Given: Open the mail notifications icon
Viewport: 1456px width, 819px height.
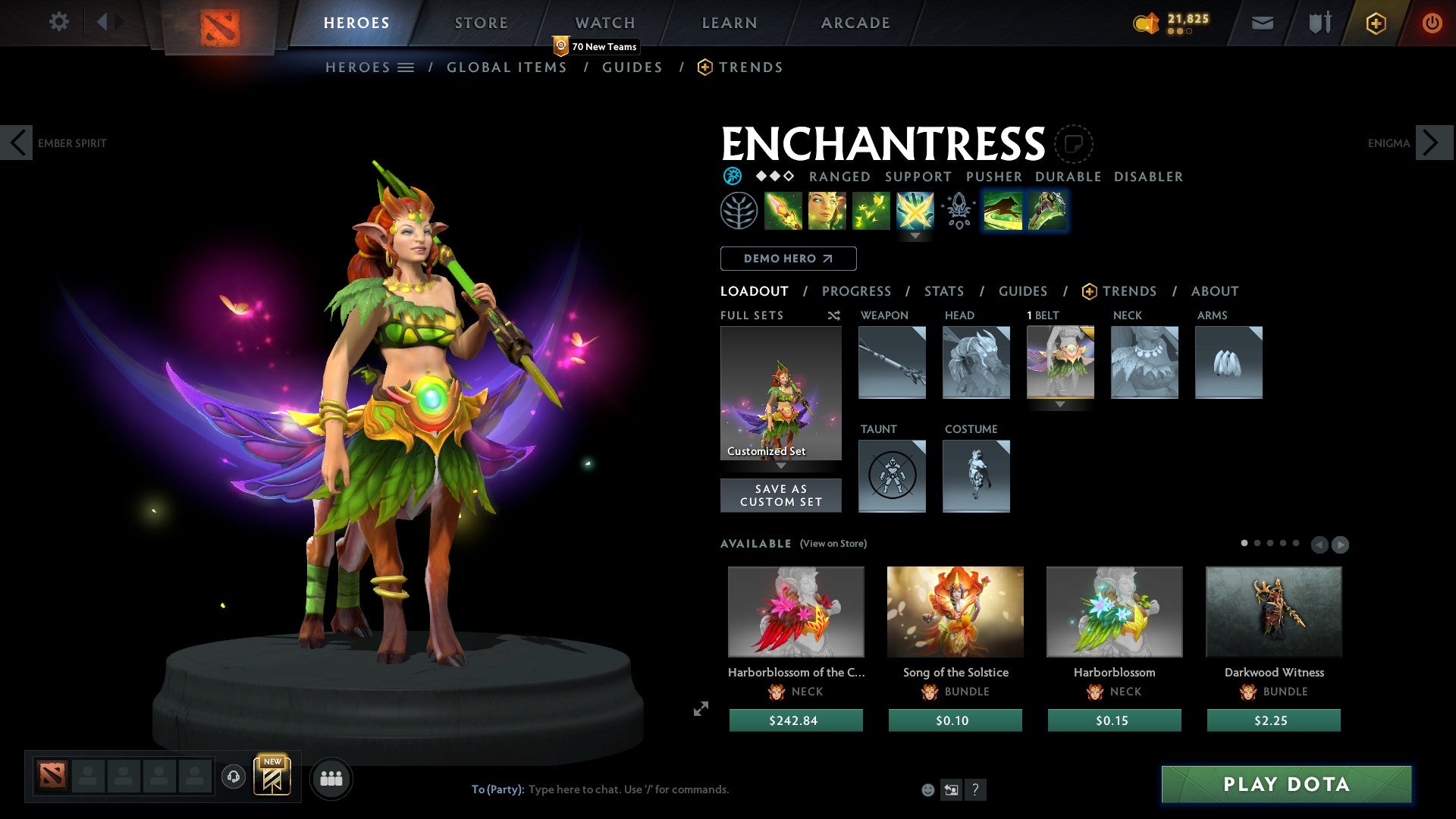Looking at the screenshot, I should tap(1263, 22).
